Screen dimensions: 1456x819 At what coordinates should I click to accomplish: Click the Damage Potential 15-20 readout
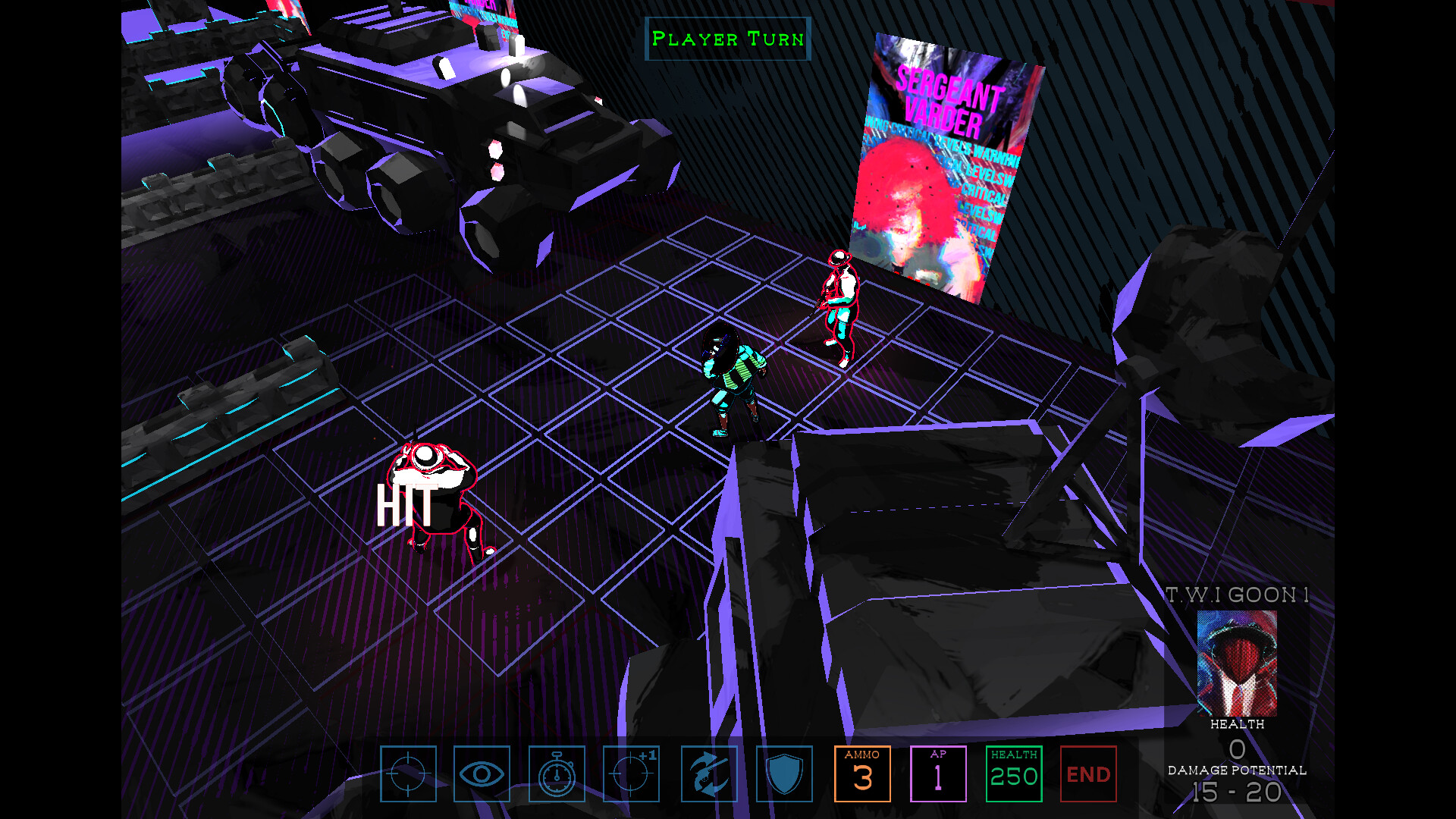click(x=1237, y=792)
